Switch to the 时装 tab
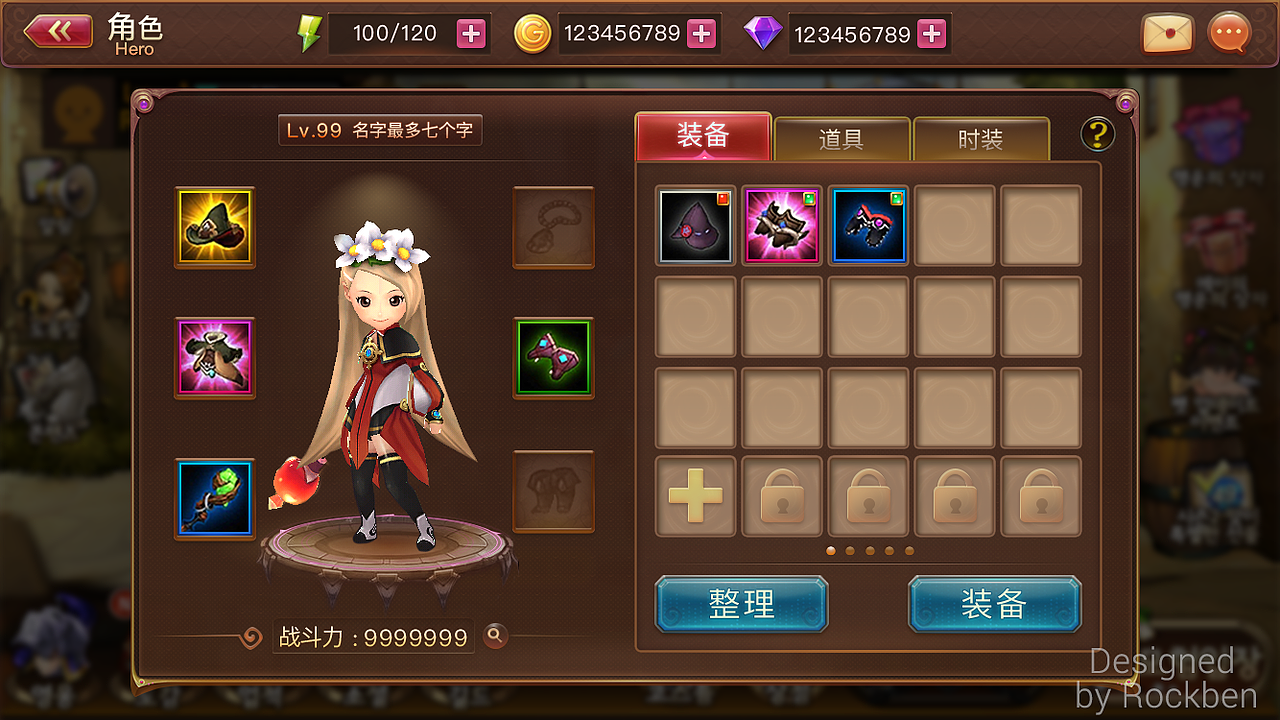The height and width of the screenshot is (720, 1280). click(981, 140)
